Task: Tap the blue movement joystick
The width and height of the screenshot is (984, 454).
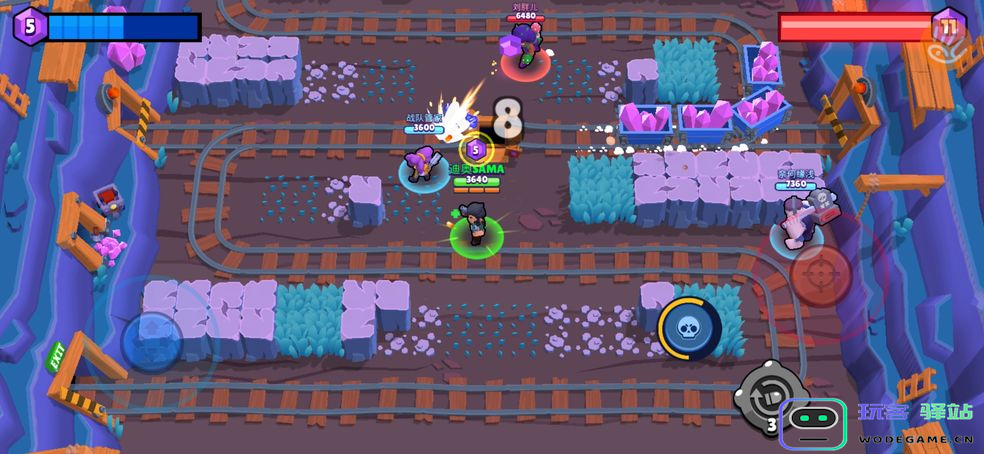Action: [x=152, y=342]
